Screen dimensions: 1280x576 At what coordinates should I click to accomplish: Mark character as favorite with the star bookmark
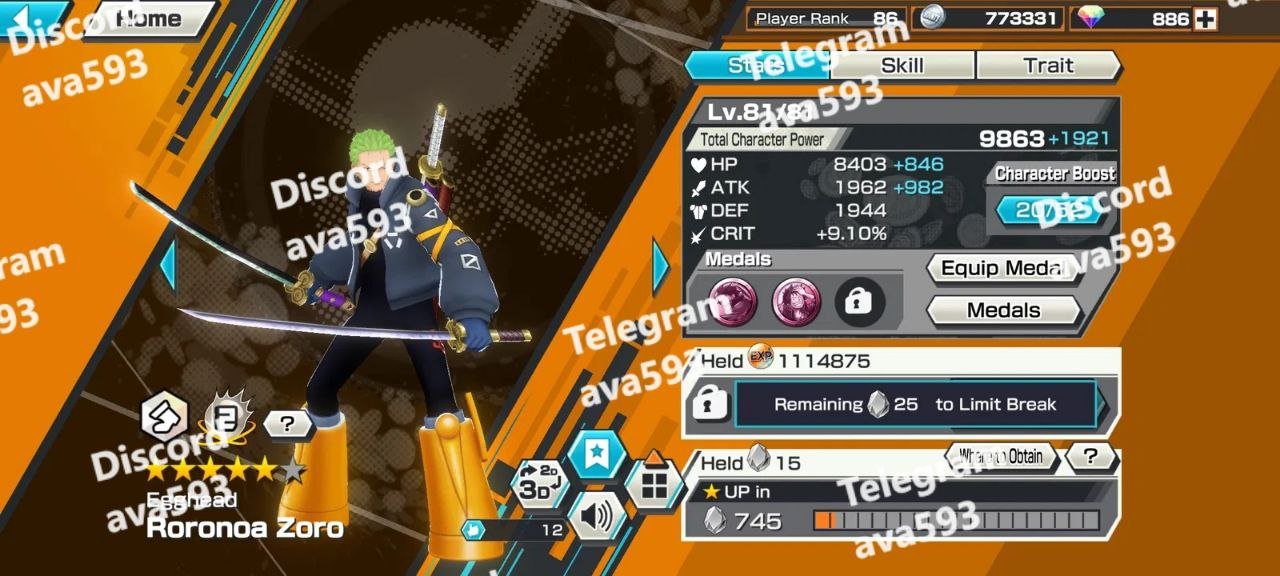pos(596,455)
